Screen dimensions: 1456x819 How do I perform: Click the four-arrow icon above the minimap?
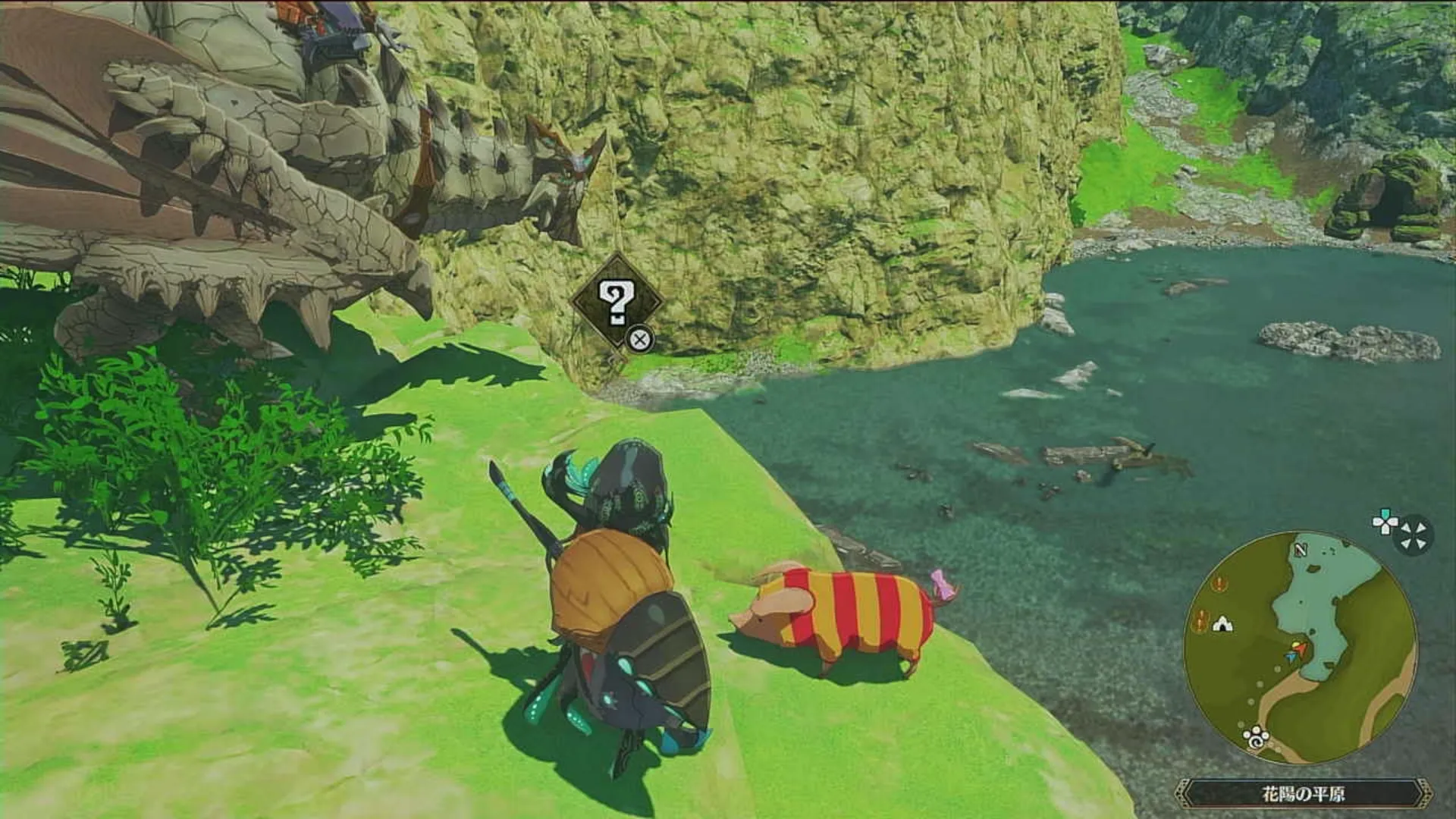[1414, 535]
